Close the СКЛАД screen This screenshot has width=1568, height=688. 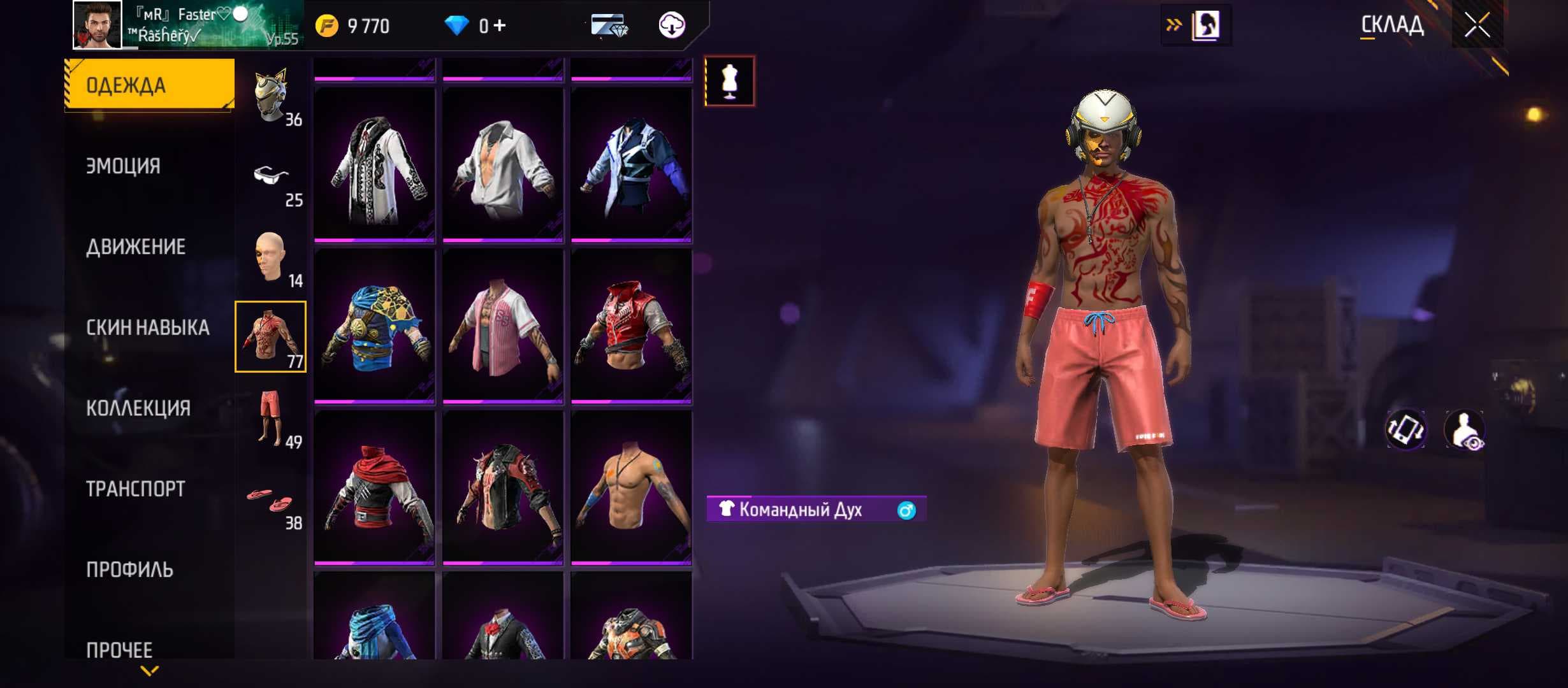1477,25
